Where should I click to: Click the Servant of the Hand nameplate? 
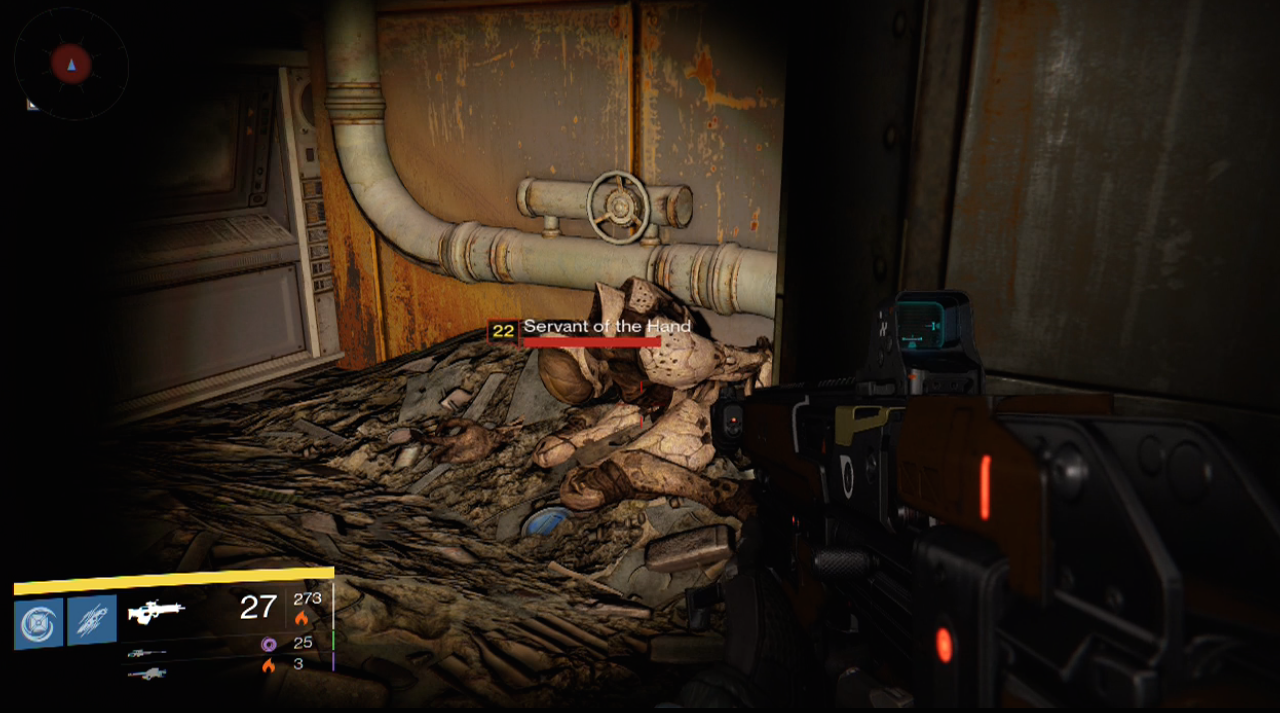pos(606,327)
